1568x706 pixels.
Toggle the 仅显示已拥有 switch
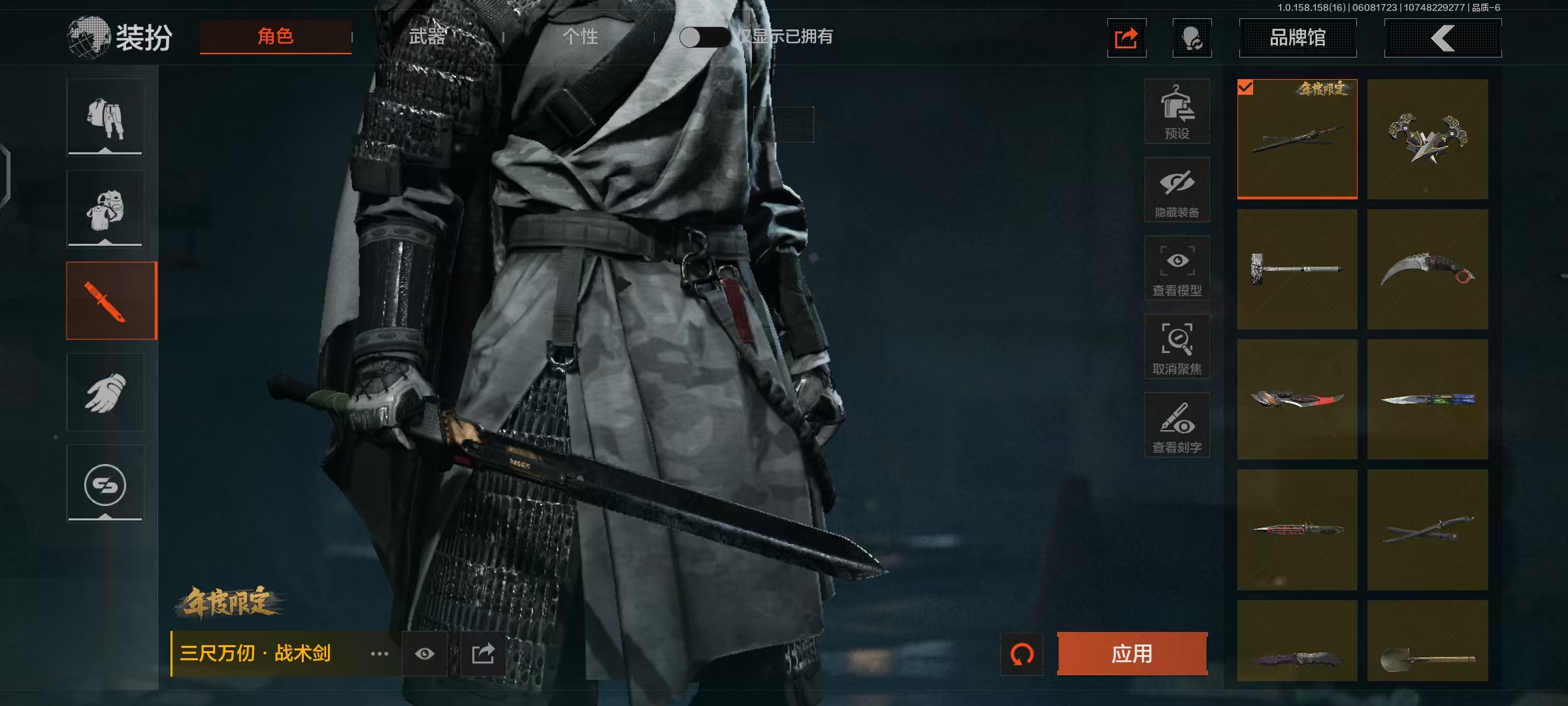click(704, 37)
